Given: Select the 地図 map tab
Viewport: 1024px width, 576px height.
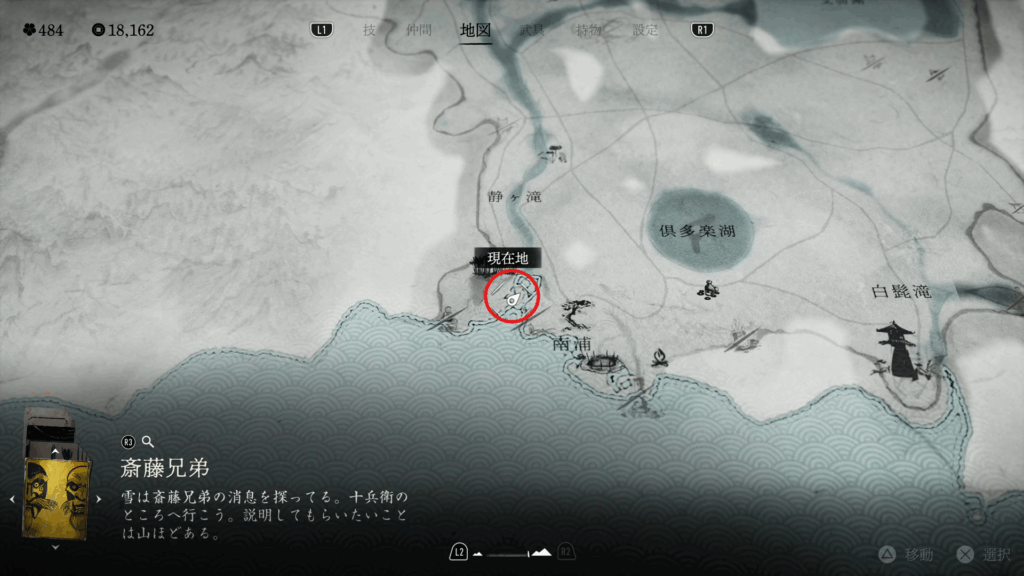Looking at the screenshot, I should pyautogui.click(x=475, y=30).
